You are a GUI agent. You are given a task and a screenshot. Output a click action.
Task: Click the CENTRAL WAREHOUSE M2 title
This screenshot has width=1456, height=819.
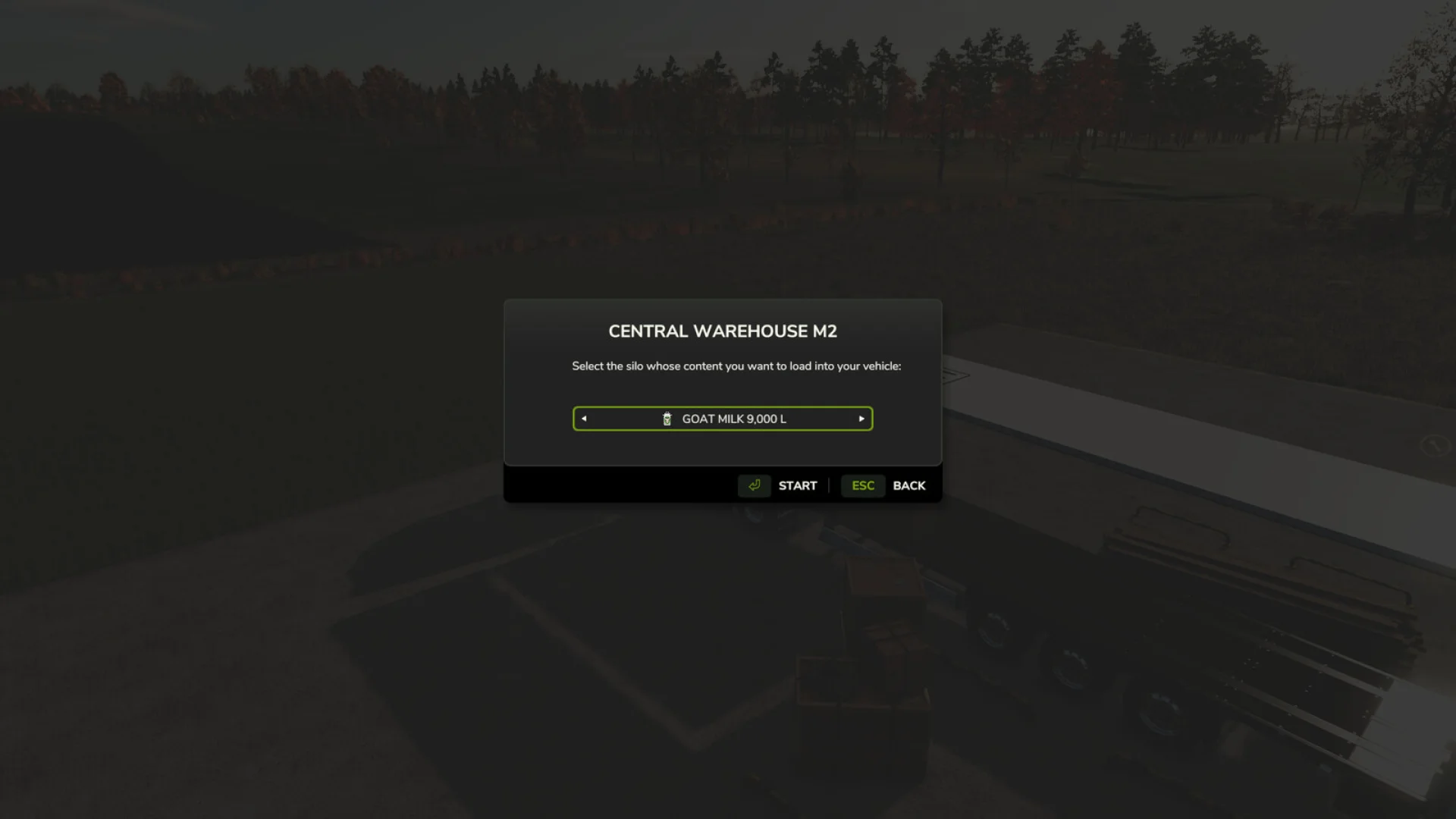click(722, 331)
